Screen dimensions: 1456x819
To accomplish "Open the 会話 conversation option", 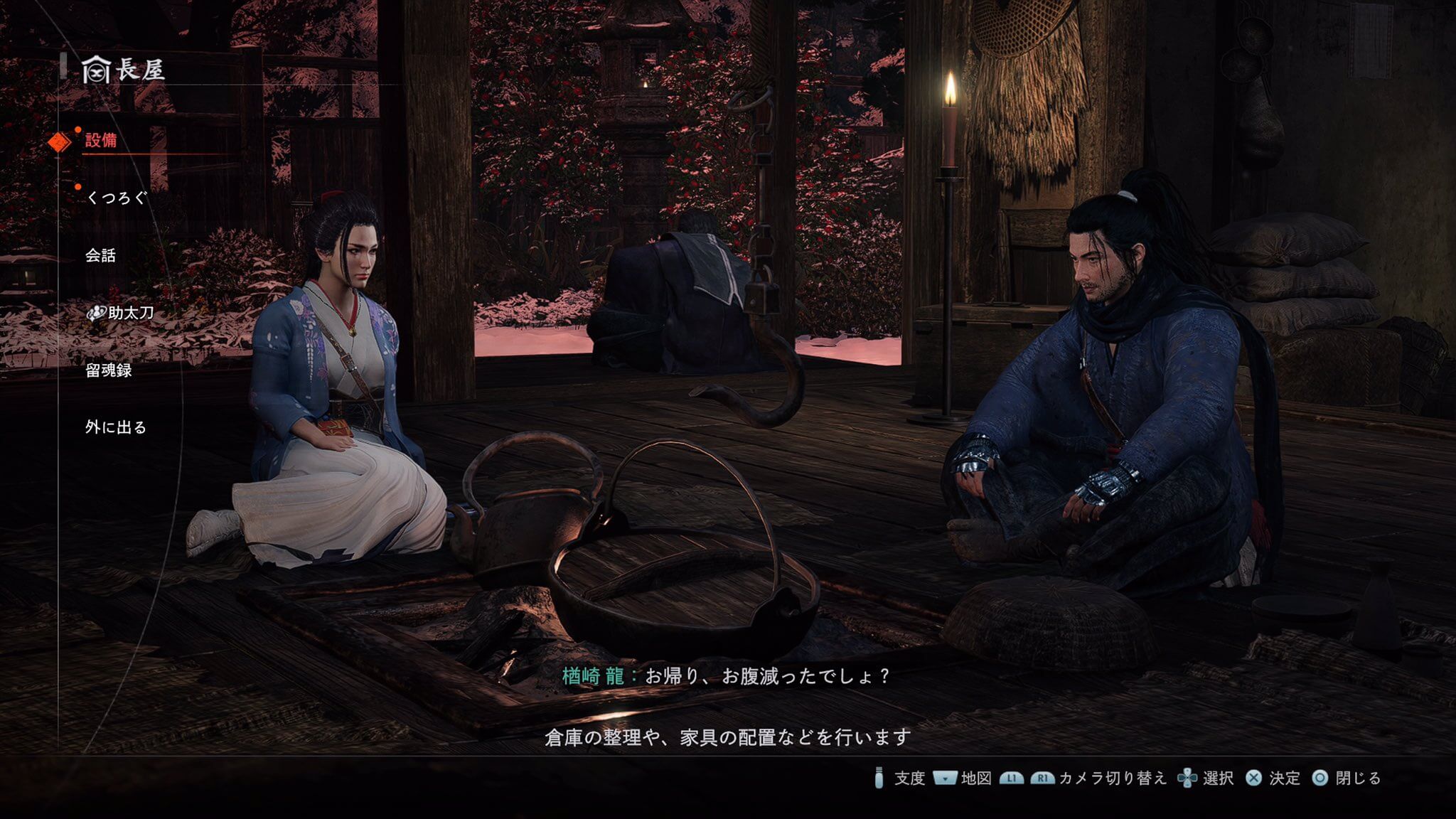I will [100, 255].
